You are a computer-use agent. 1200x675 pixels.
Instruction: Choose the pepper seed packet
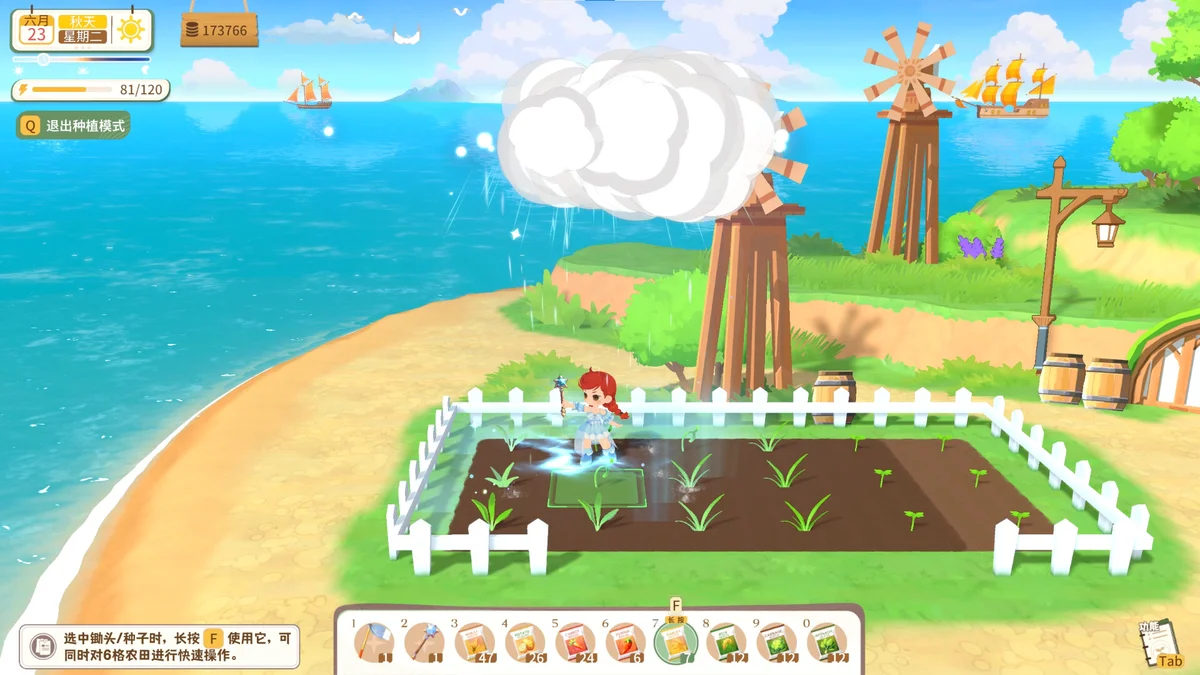pos(625,642)
